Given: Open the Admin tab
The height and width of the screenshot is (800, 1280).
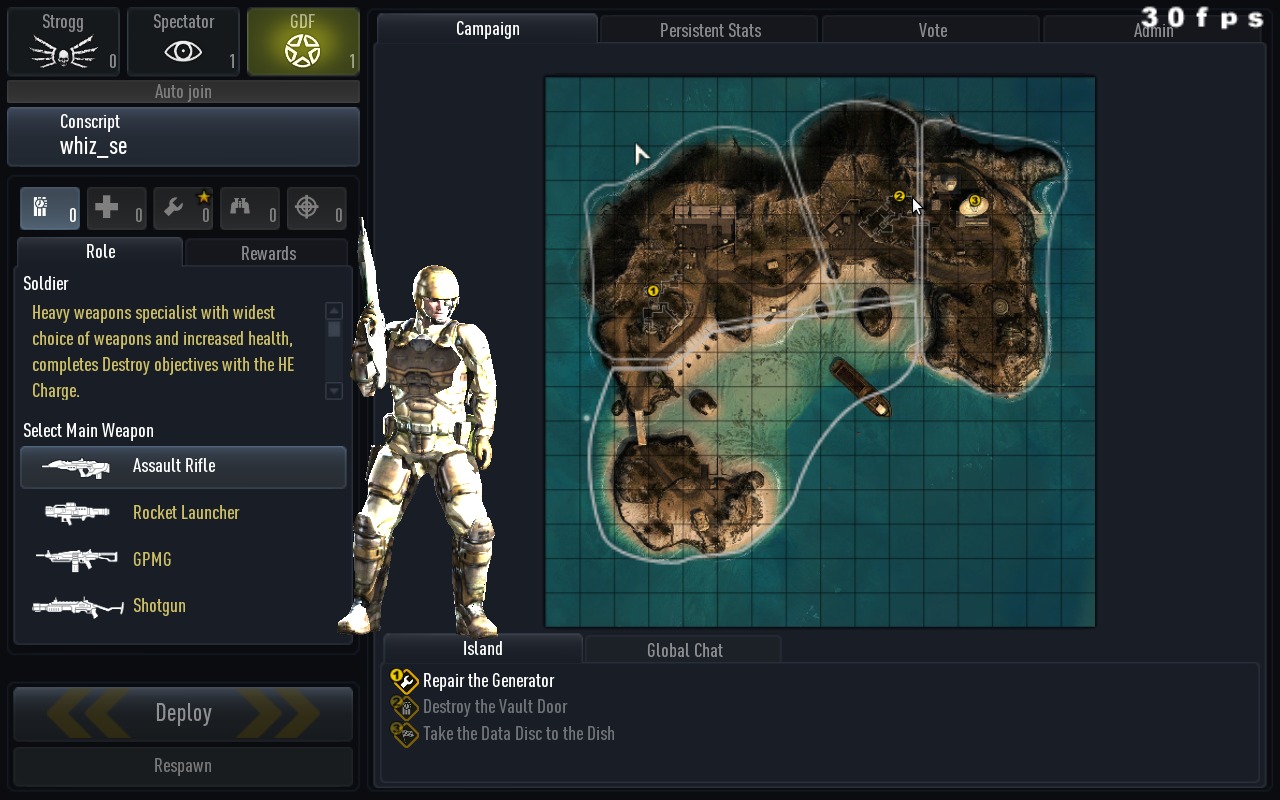Looking at the screenshot, I should click(1153, 30).
